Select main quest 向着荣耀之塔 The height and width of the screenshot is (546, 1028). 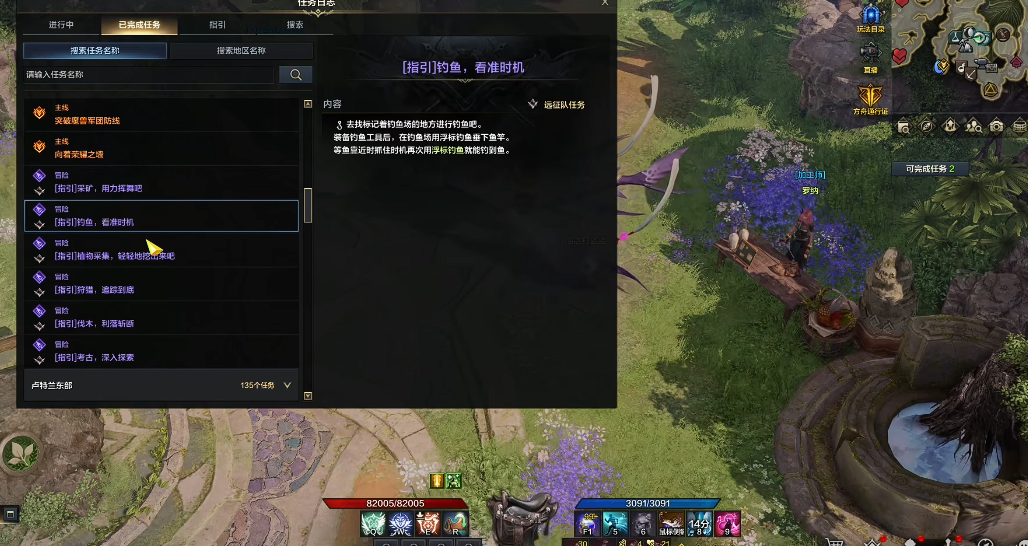click(x=160, y=148)
